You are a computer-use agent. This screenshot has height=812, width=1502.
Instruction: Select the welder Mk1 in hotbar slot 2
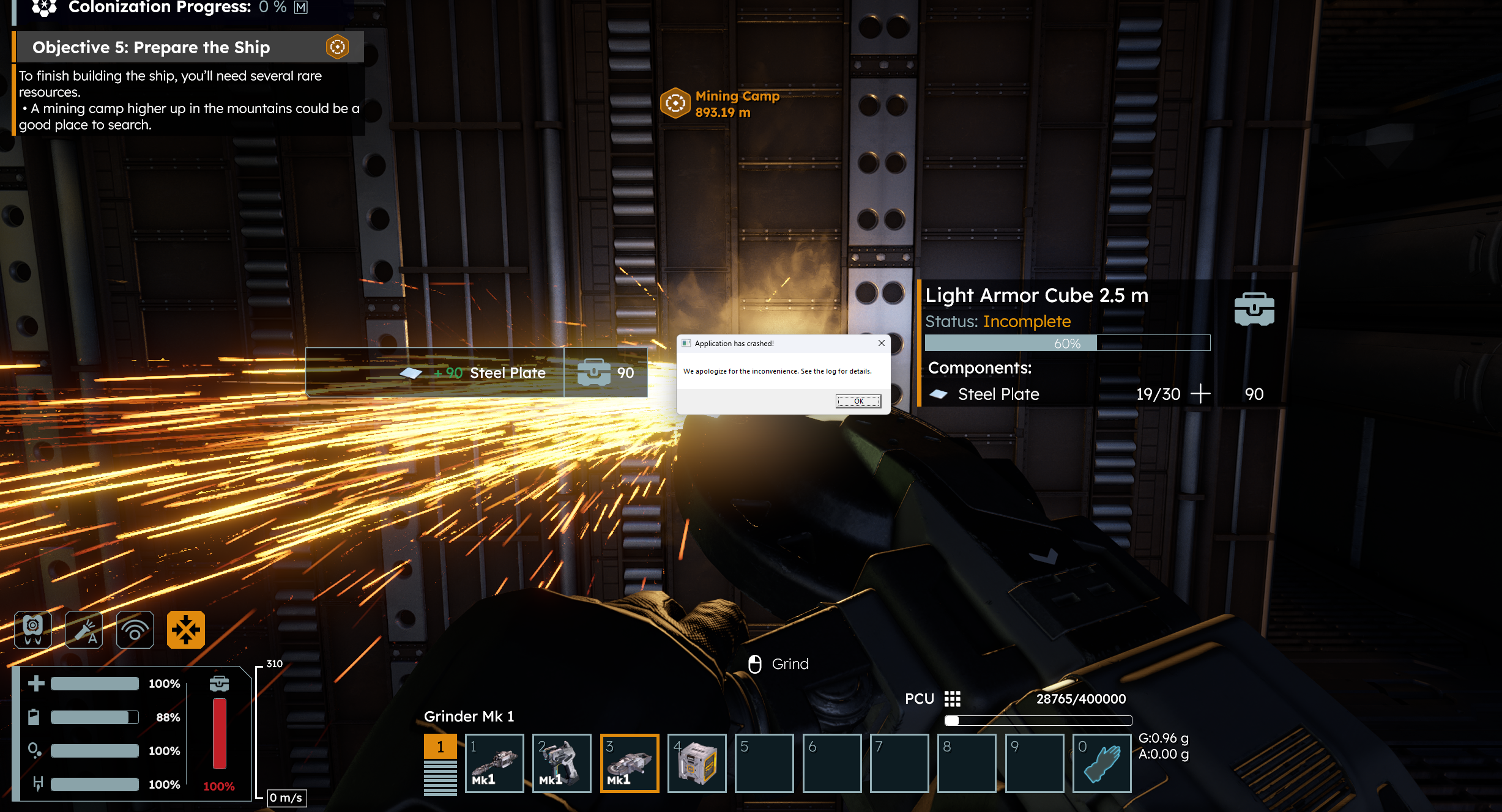click(562, 763)
